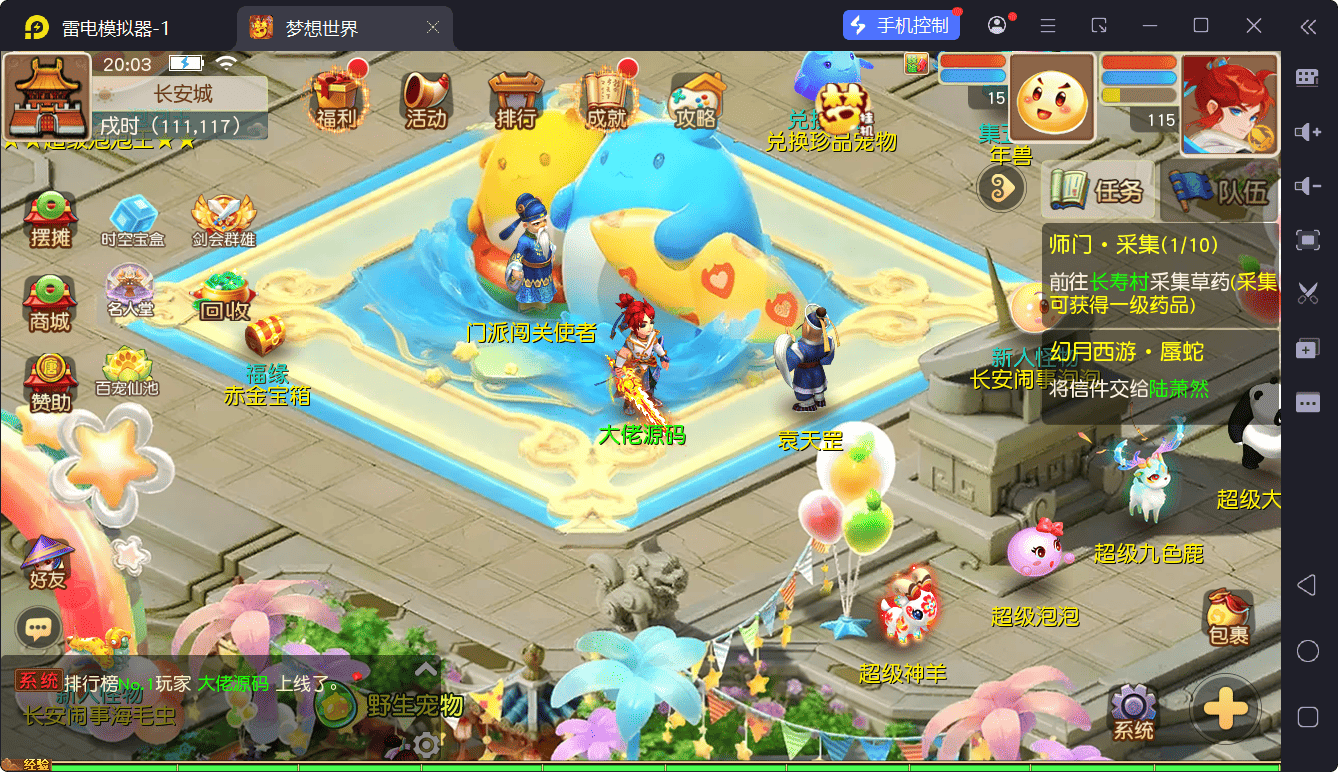Open the 活动 events horn icon
This screenshot has height=772, width=1338.
[425, 100]
